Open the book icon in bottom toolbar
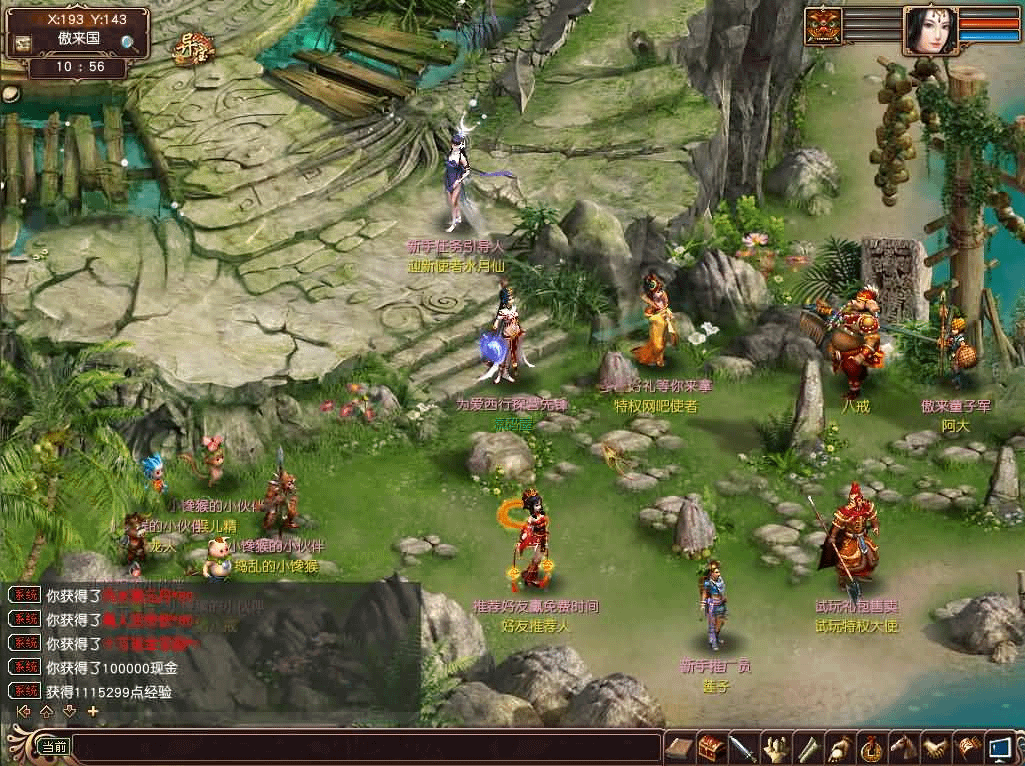Viewport: 1025px width, 766px height. 680,747
